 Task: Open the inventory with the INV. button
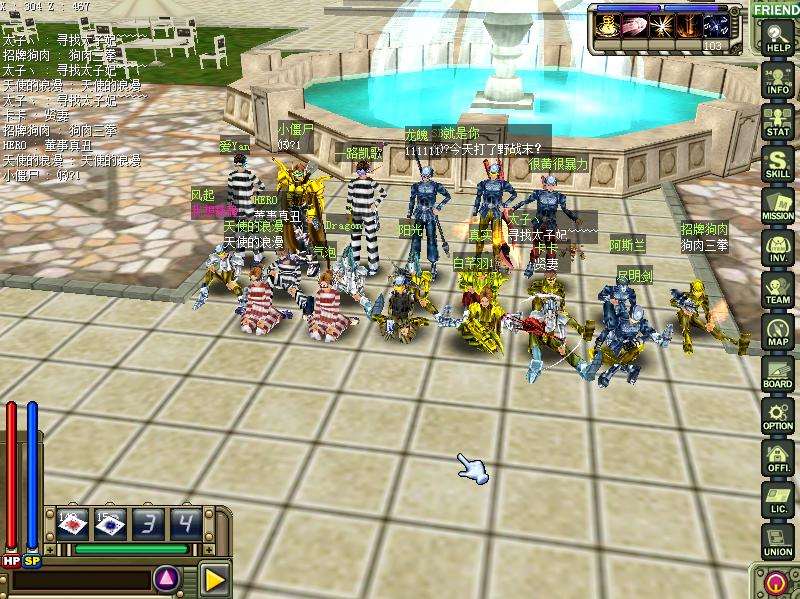(x=777, y=247)
